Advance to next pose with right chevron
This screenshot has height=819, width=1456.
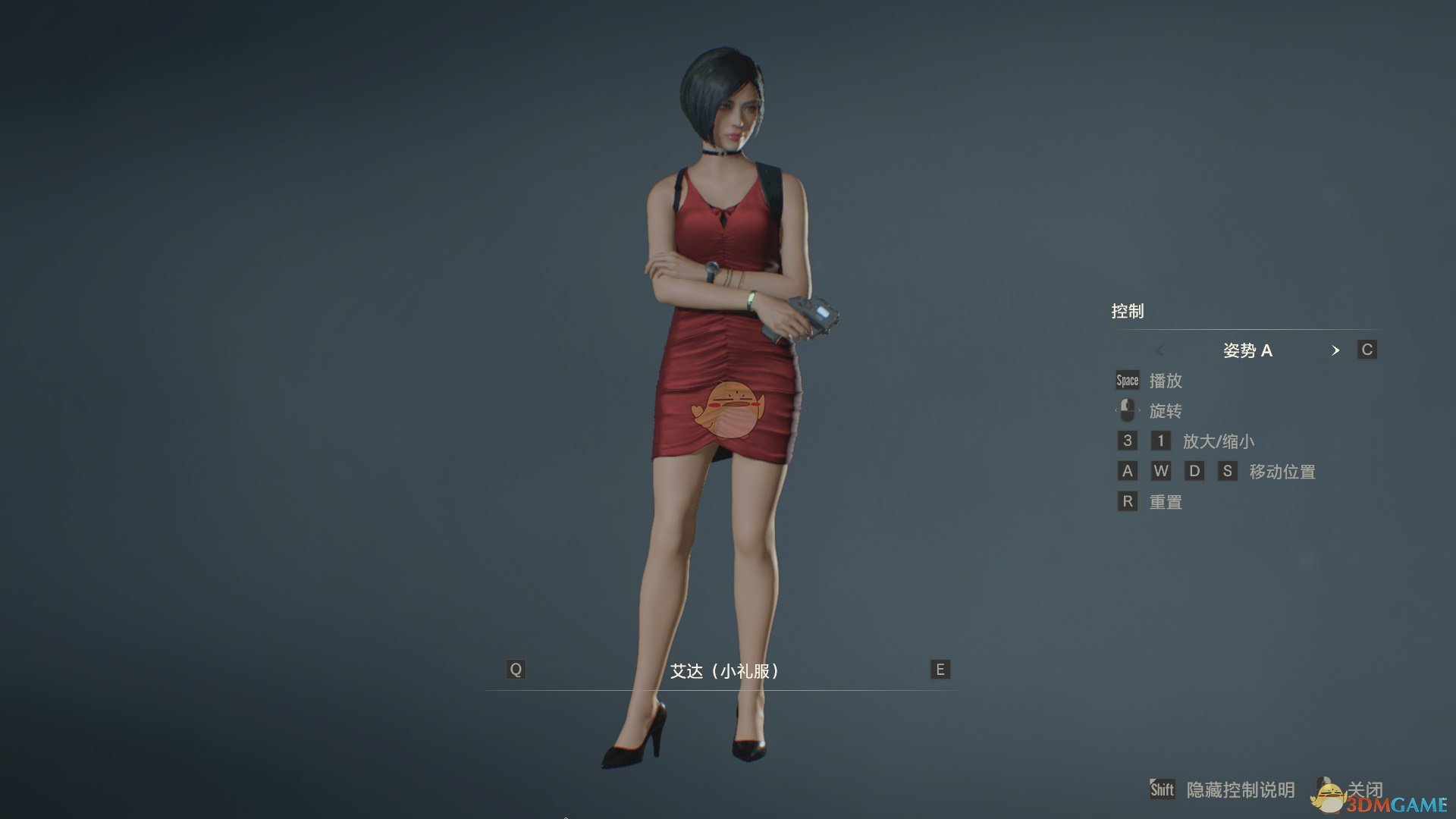pos(1337,350)
